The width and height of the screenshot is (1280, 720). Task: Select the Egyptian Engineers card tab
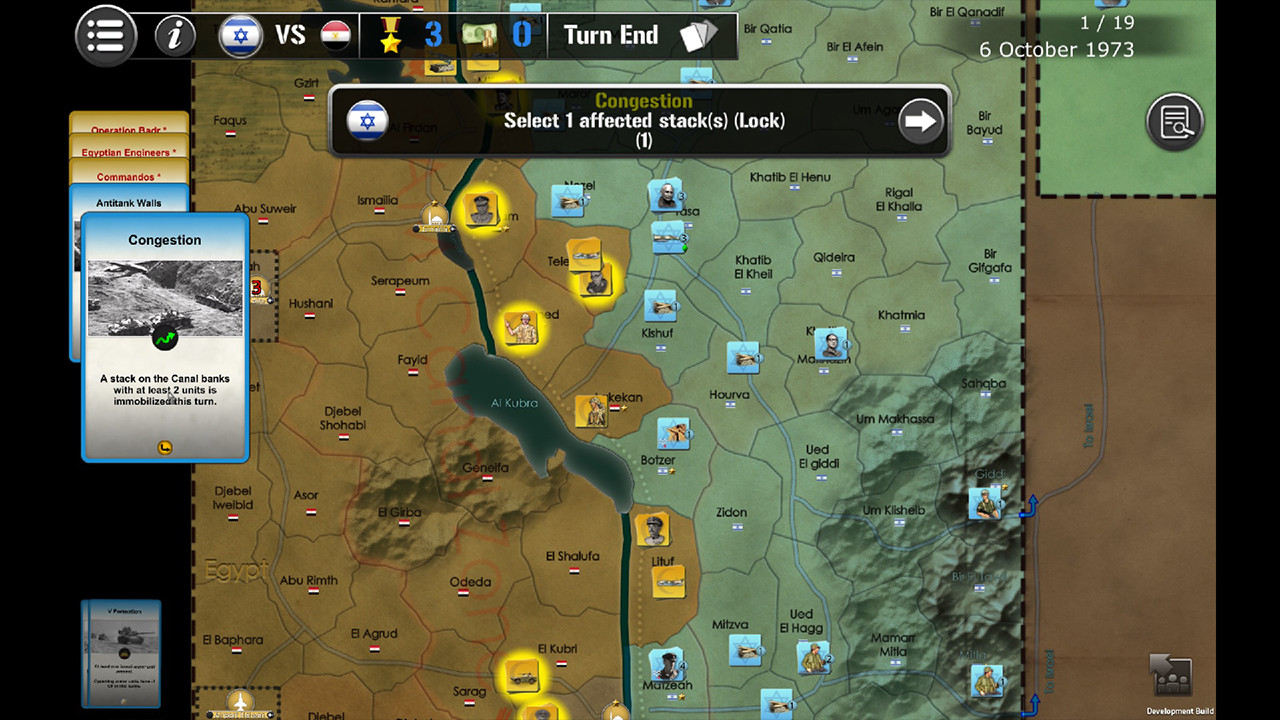[x=128, y=154]
